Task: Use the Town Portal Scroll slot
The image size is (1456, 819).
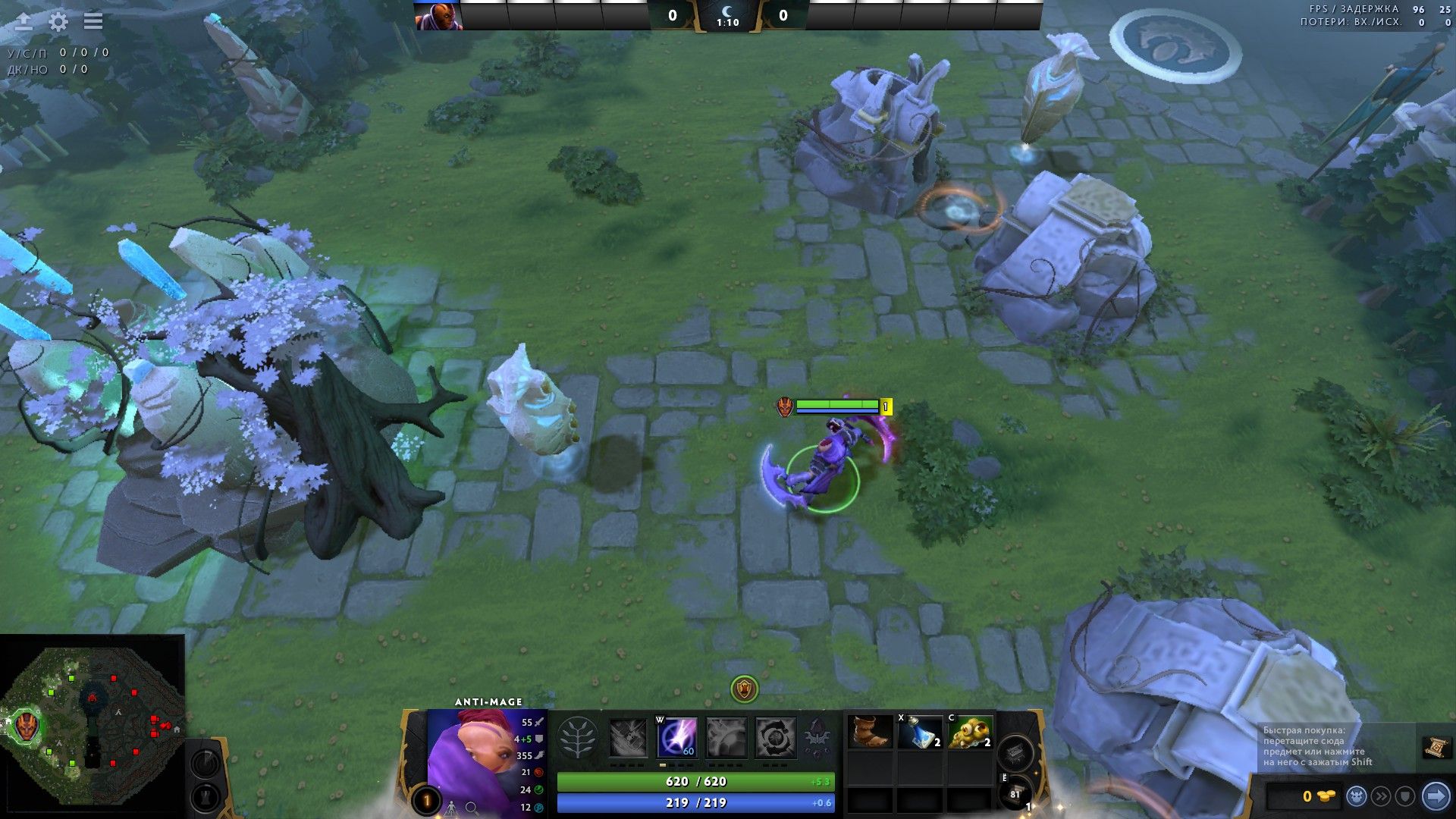Action: click(x=1015, y=793)
